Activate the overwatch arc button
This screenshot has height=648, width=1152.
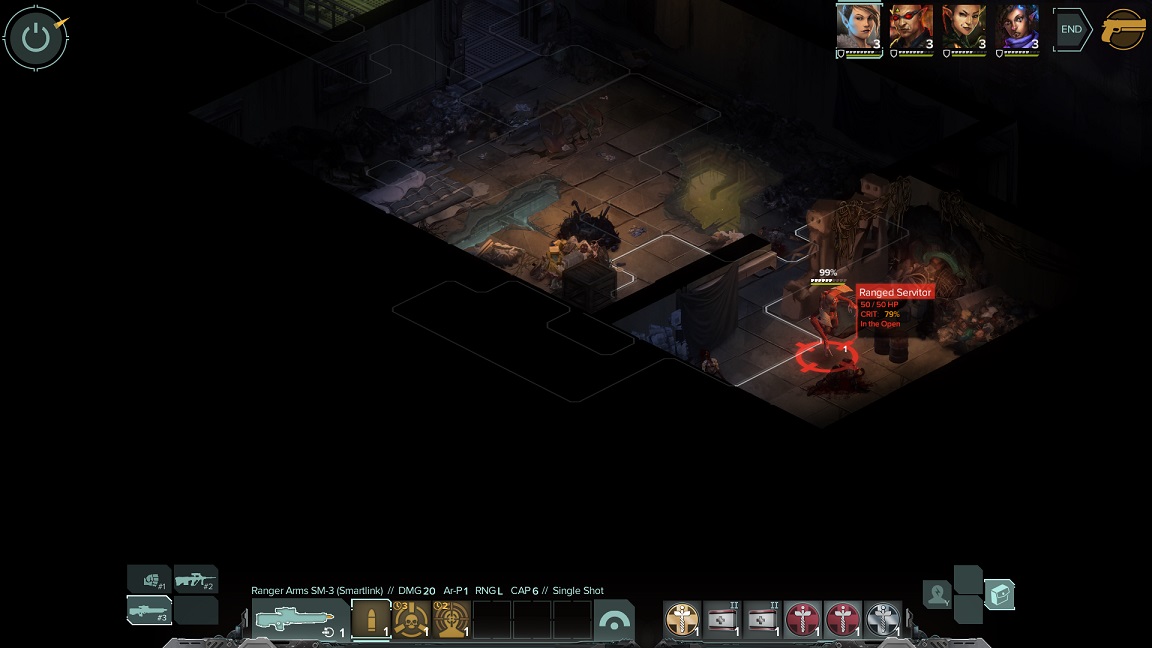614,621
